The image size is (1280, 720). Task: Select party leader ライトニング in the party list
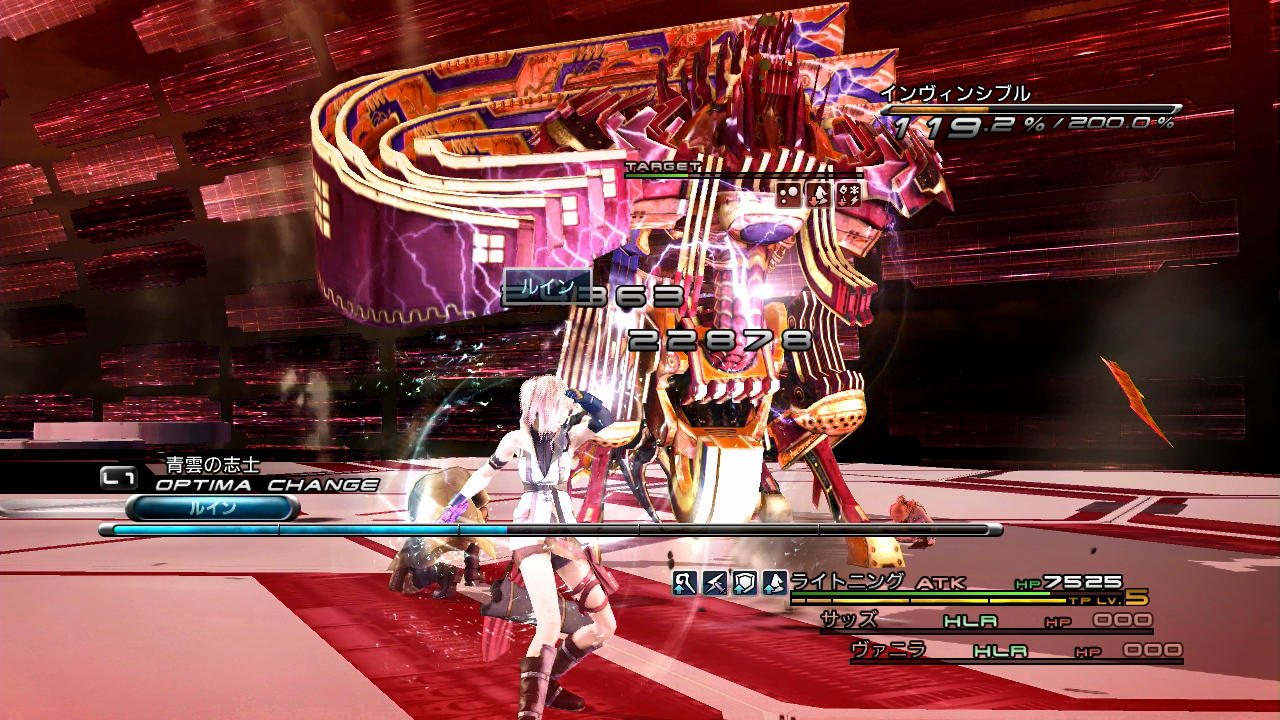(847, 581)
